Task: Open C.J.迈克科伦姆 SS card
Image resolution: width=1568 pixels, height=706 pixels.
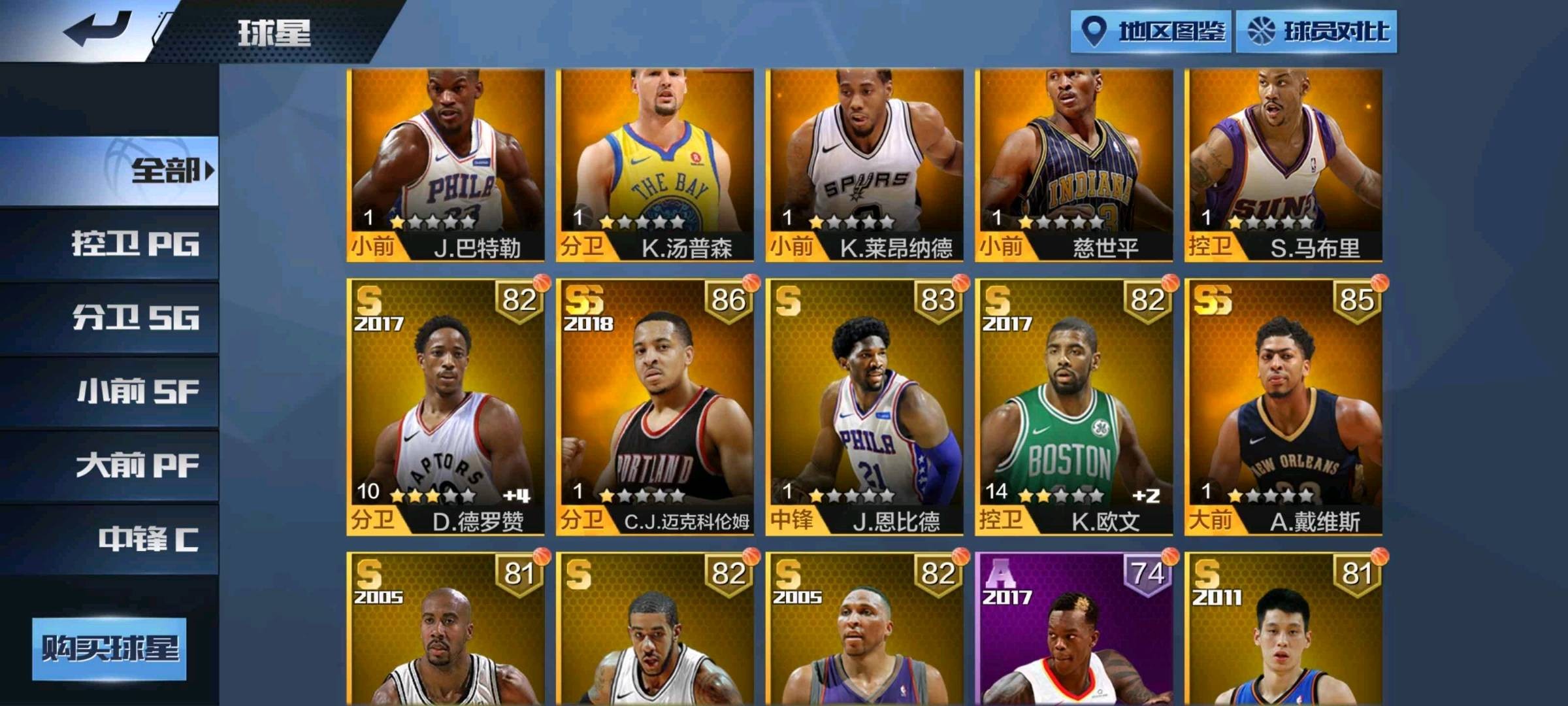Action: click(x=655, y=407)
